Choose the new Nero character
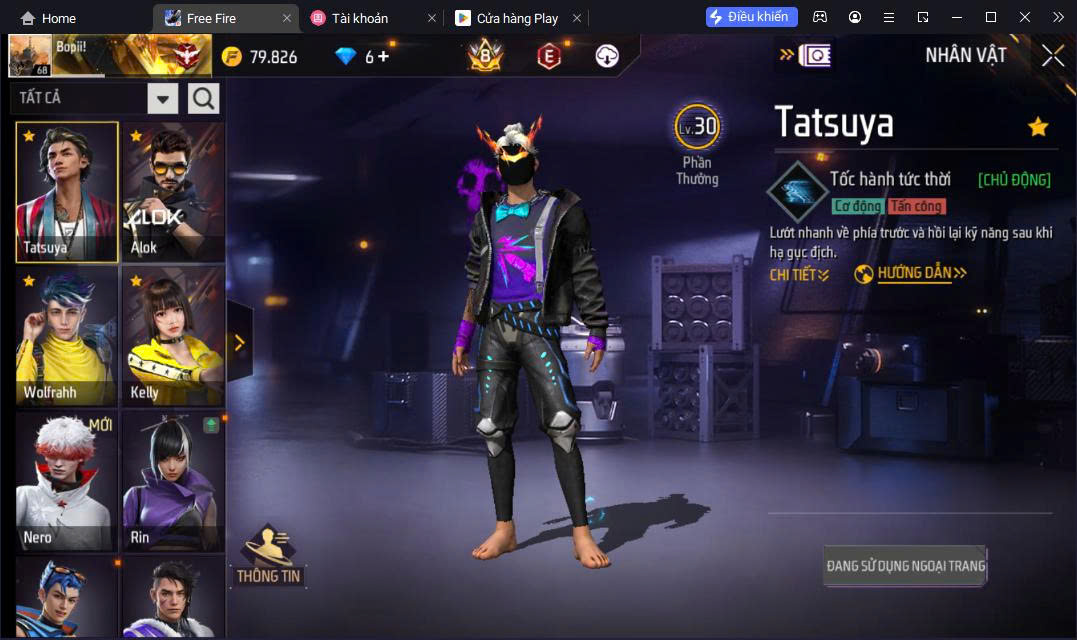The image size is (1077, 640). (67, 480)
